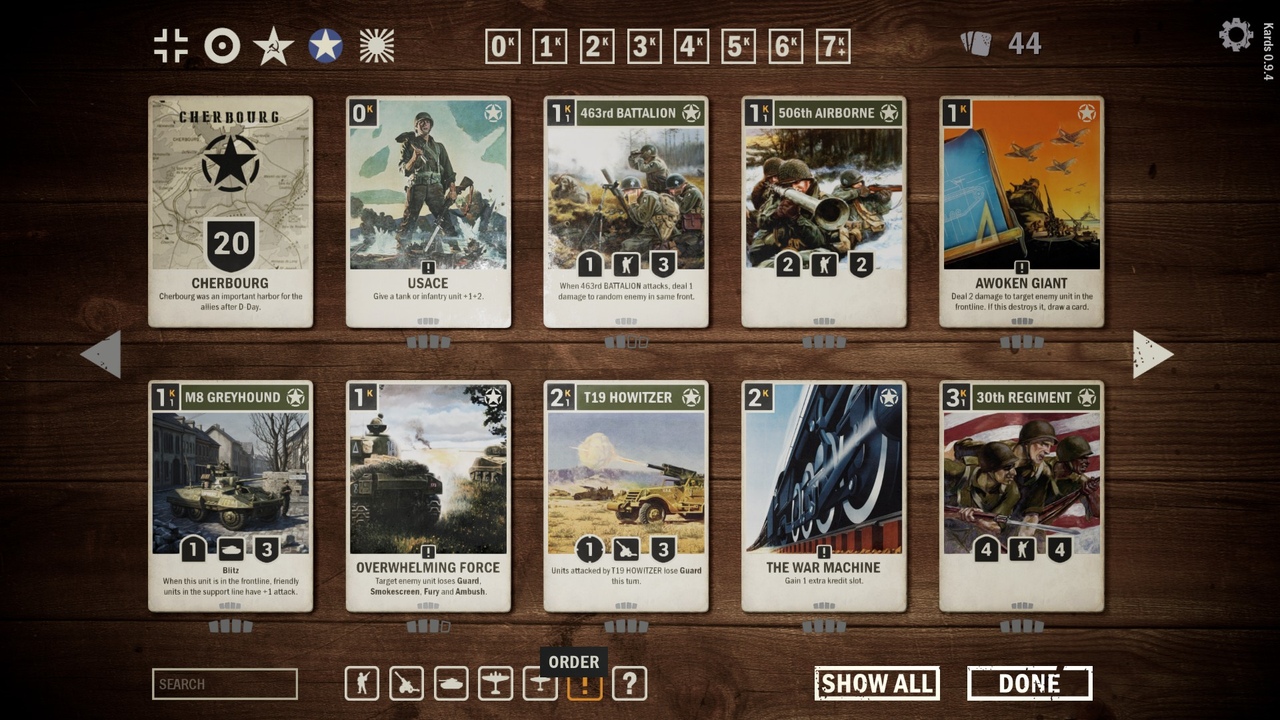The width and height of the screenshot is (1280, 720).
Task: Add the Awoken Giant card
Action: (x=1021, y=212)
